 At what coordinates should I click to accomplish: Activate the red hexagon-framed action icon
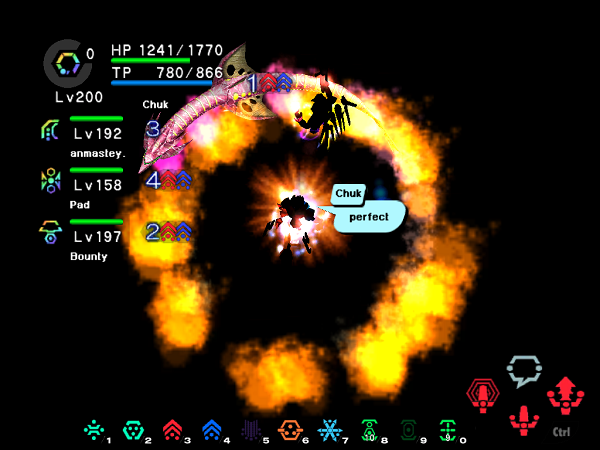485,395
